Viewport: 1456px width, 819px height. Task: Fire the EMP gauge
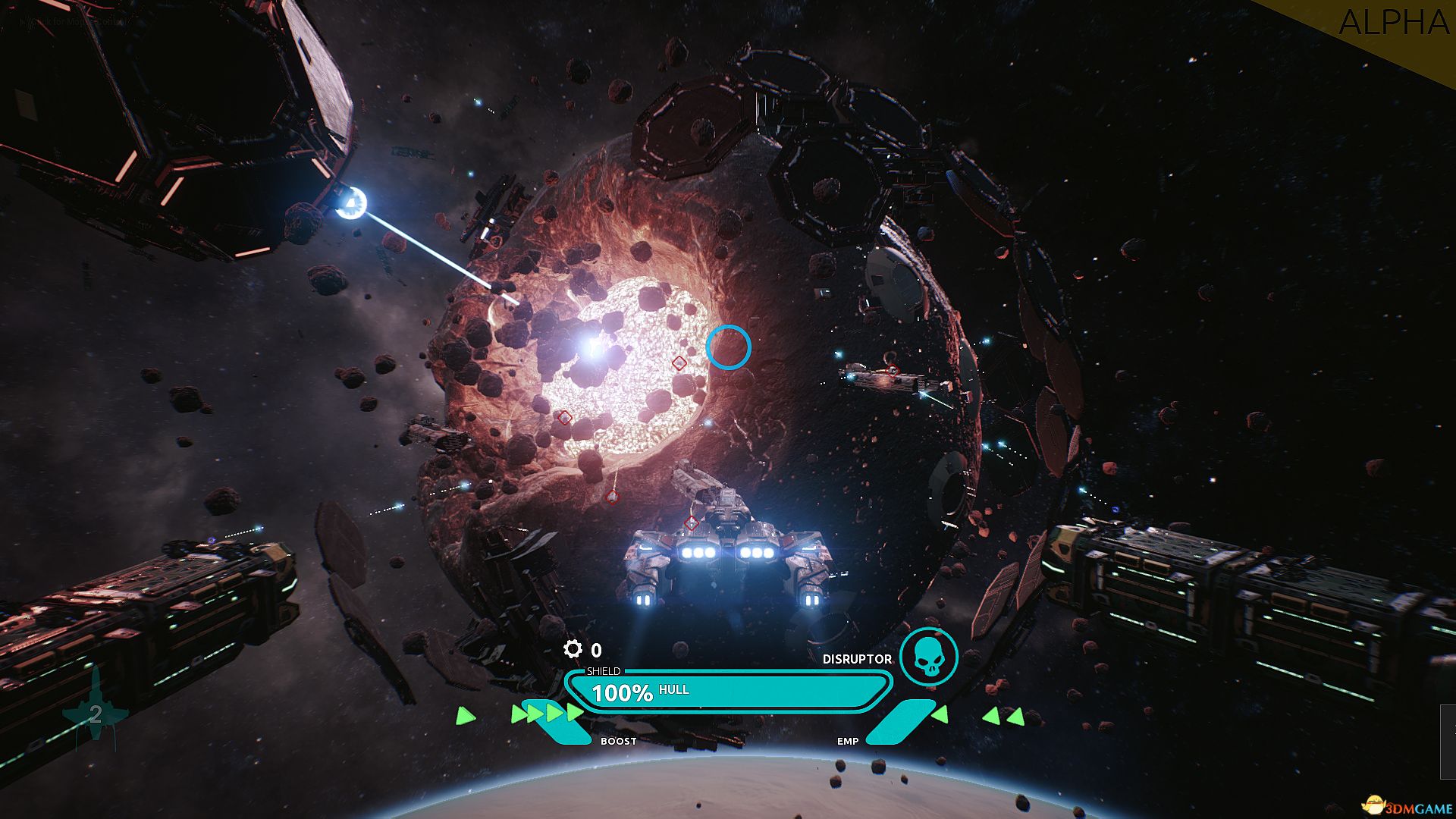(x=898, y=723)
